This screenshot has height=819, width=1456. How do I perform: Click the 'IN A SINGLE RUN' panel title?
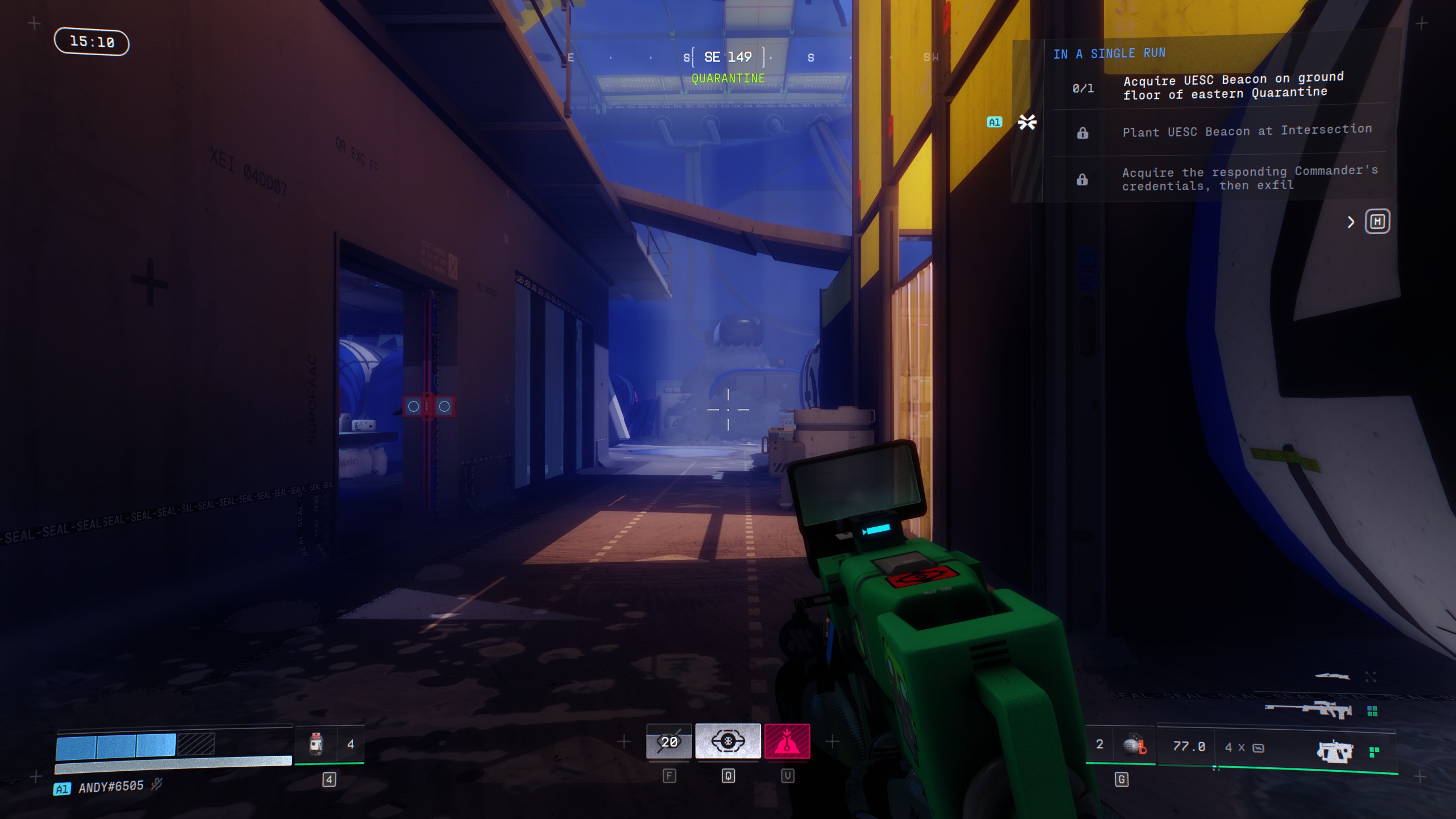(x=1109, y=53)
